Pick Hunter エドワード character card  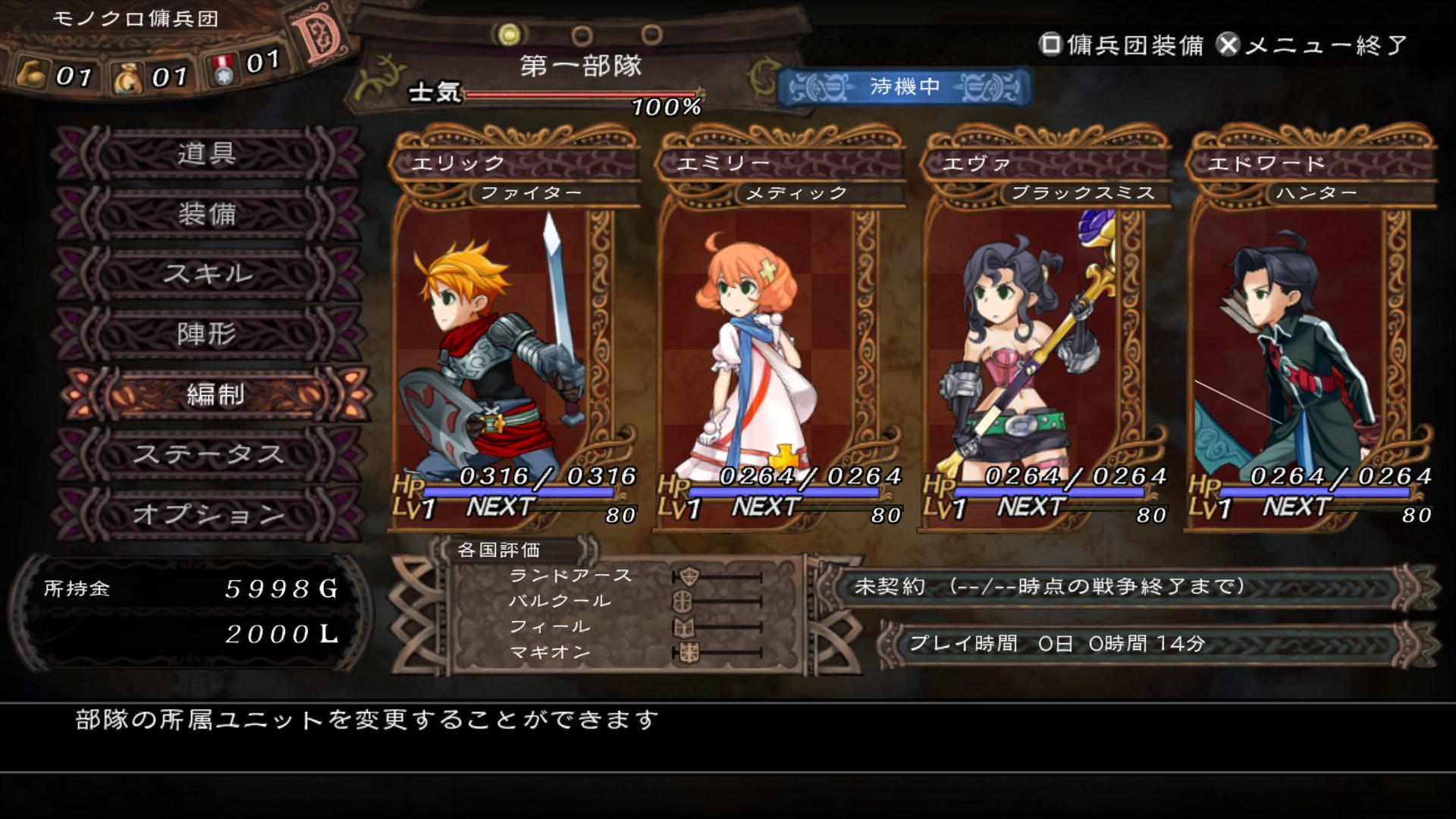1310,334
